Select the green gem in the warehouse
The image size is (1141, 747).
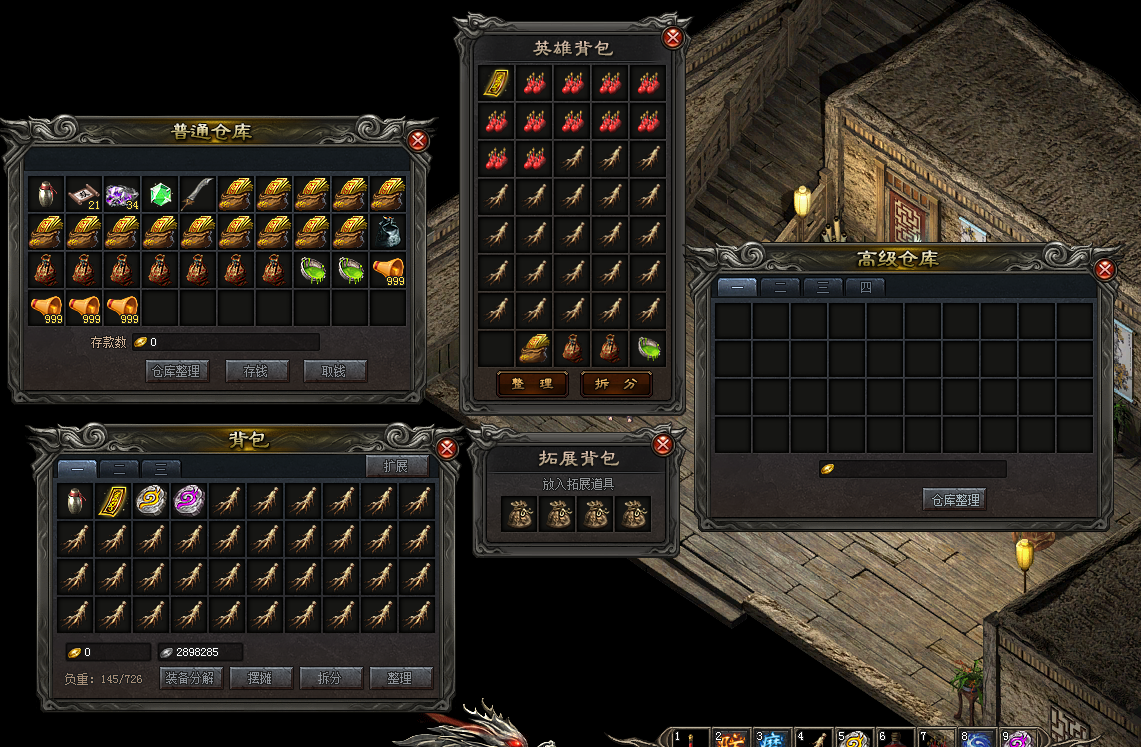click(x=160, y=193)
